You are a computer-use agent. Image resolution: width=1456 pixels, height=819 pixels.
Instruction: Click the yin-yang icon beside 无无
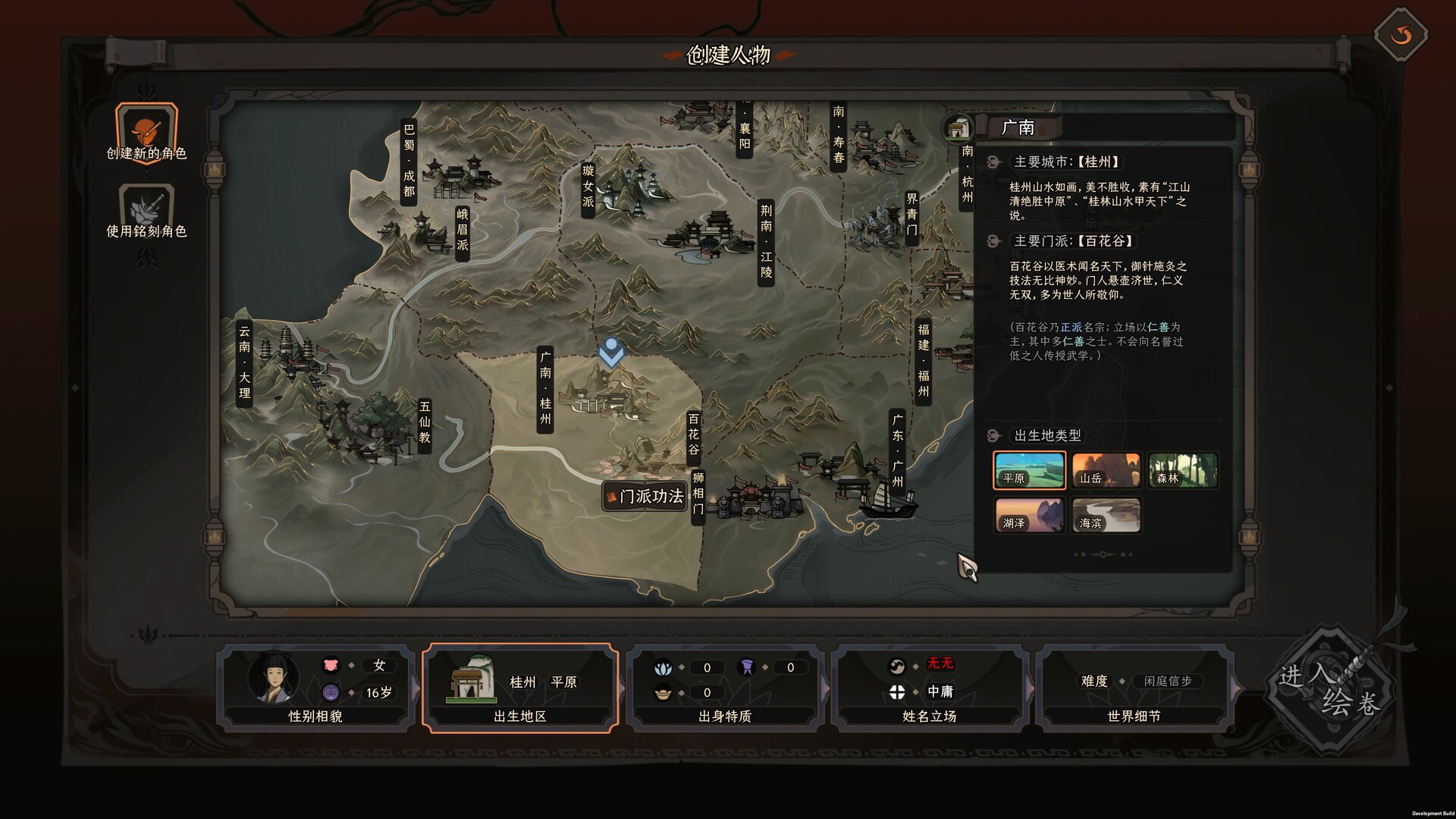click(897, 665)
